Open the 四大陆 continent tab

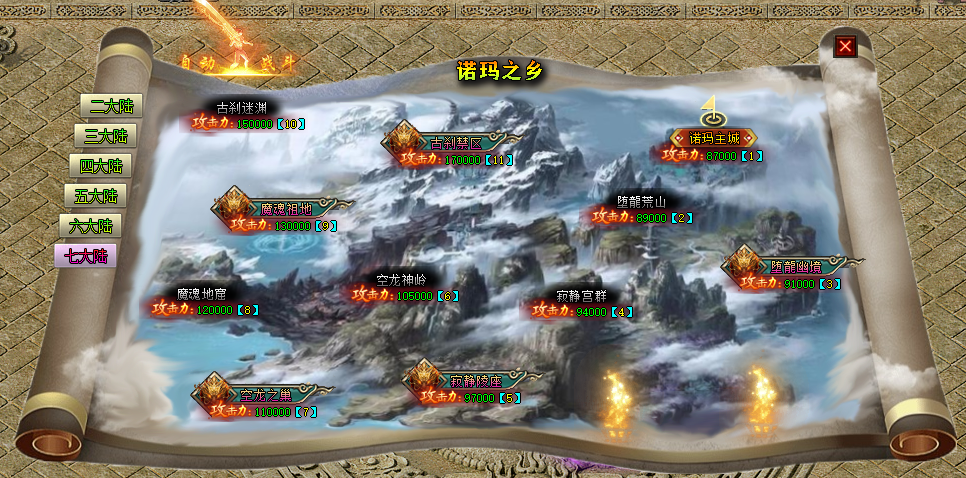(x=101, y=166)
